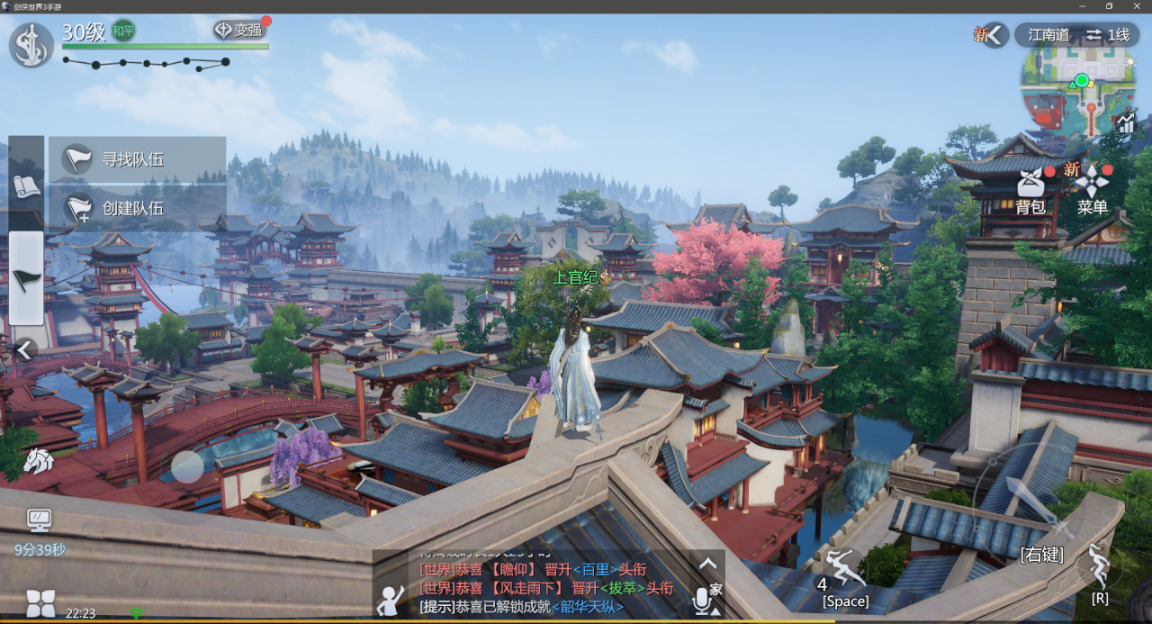The width and height of the screenshot is (1152, 624).
Task: Collapse the side panel with the left arrow
Action: 25,349
